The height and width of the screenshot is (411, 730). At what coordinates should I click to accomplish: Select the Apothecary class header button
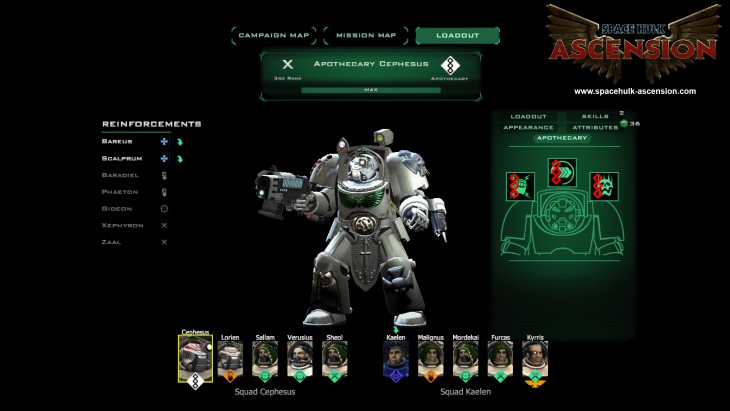(561, 138)
